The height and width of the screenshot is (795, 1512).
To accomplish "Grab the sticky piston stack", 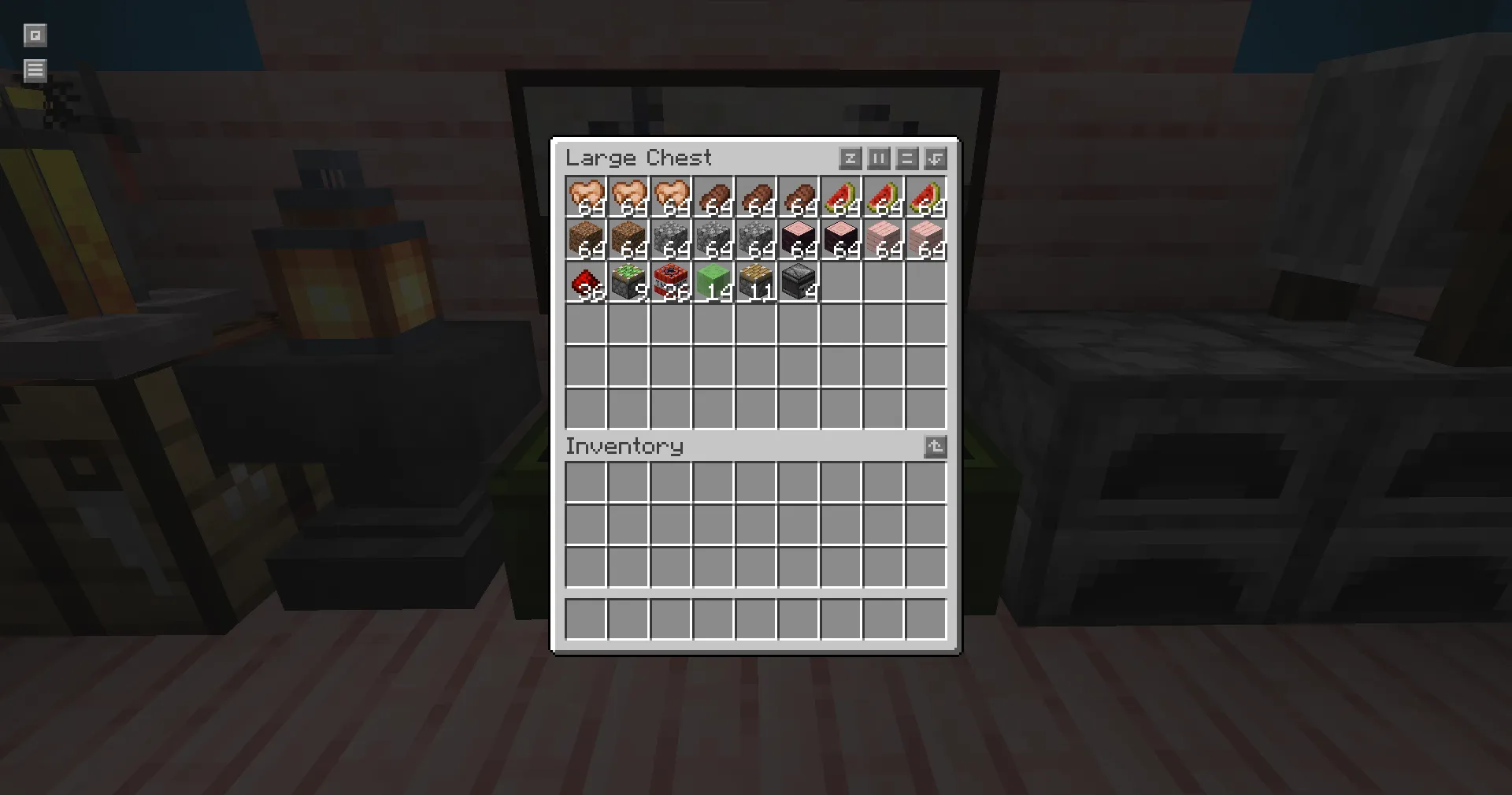I will click(629, 282).
